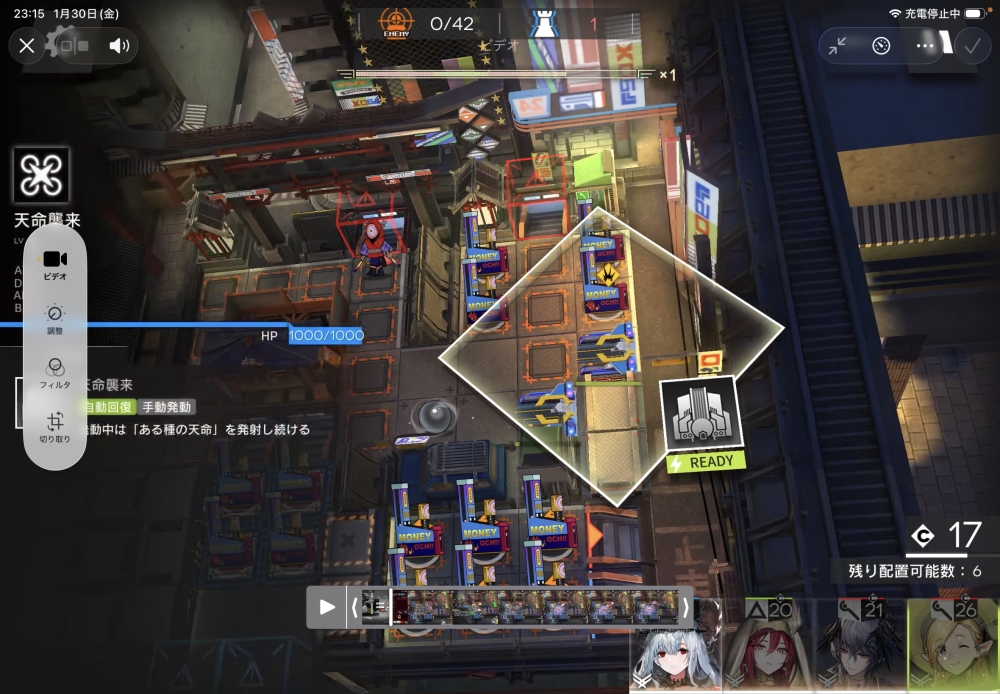Play the video from the timeline bar

(x=327, y=606)
